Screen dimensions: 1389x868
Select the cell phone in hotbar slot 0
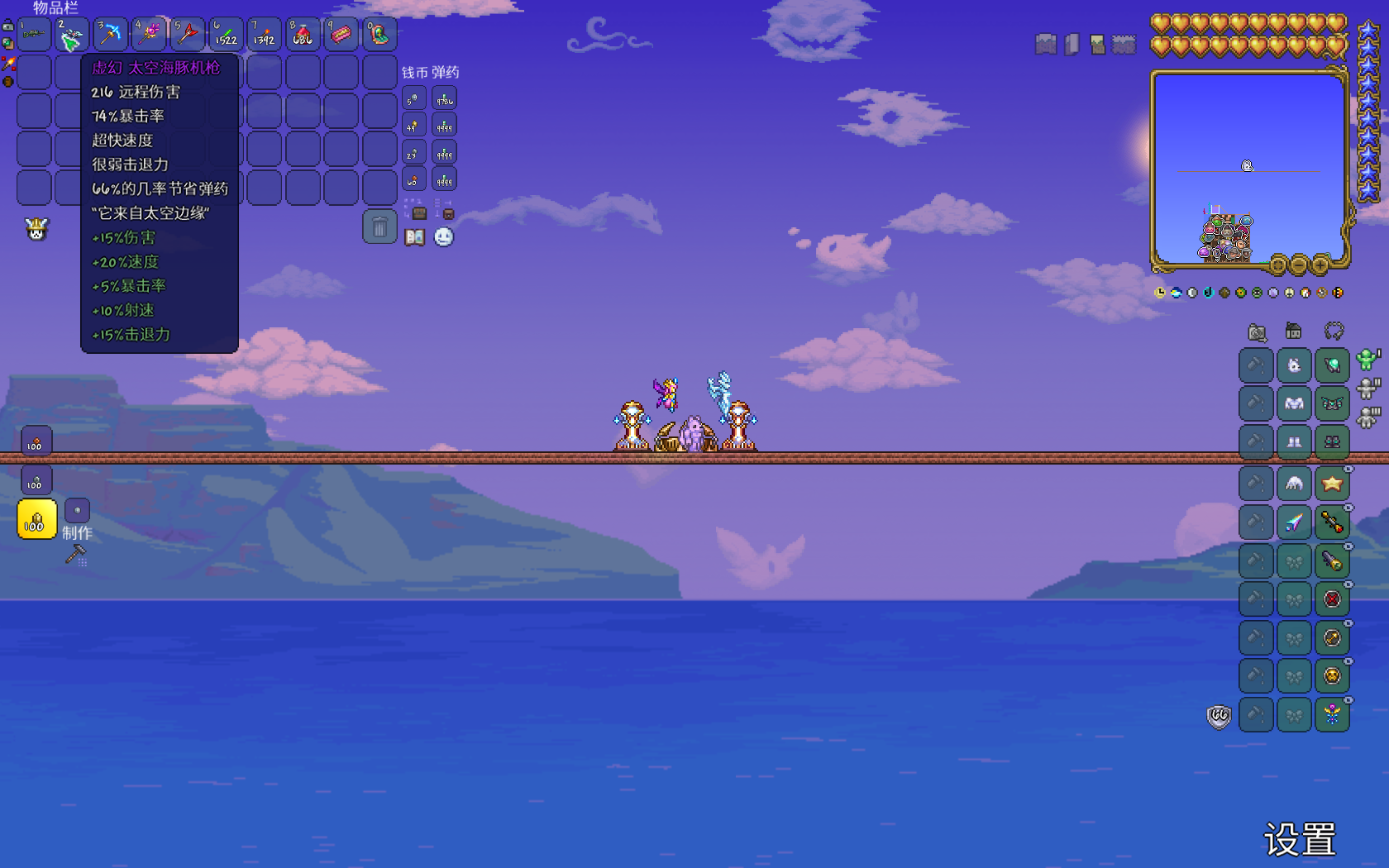point(379,35)
